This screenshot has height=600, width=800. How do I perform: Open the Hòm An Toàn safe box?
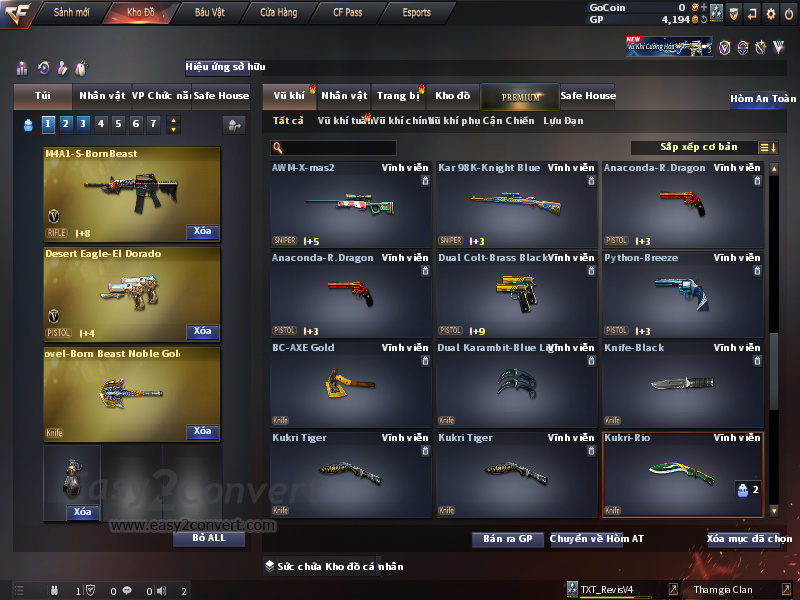pos(763,99)
